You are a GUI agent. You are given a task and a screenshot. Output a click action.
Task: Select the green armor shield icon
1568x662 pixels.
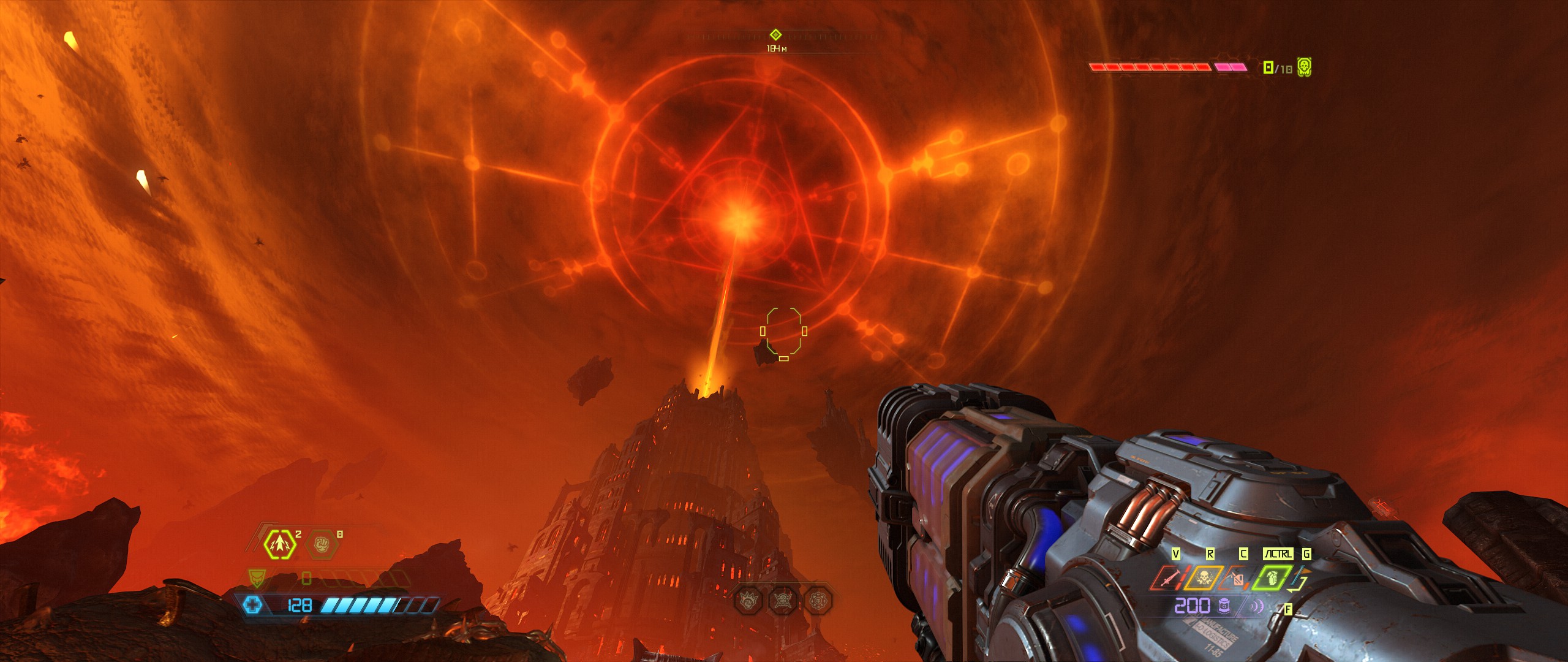click(256, 578)
